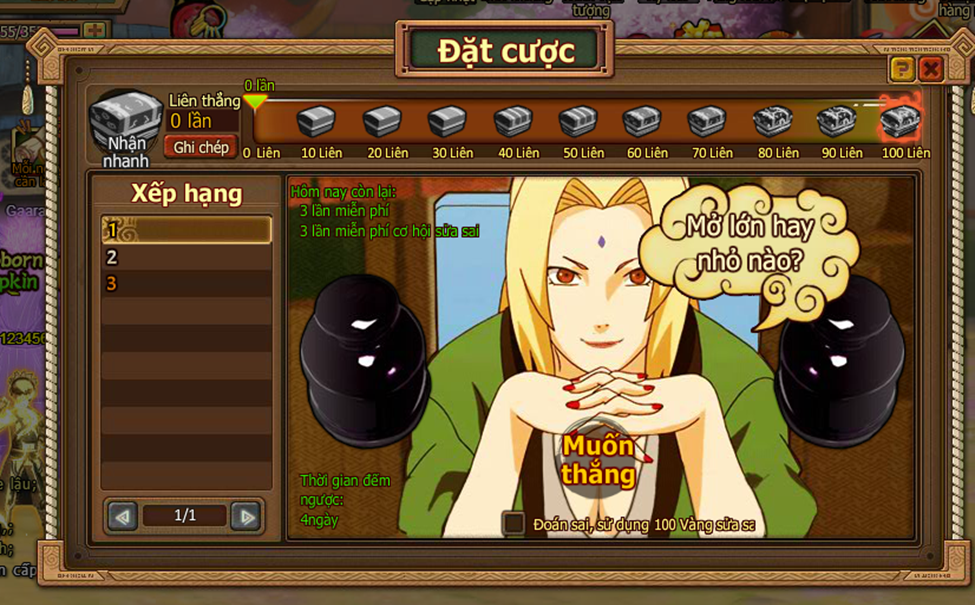Go to the previous ranking page

[x=123, y=516]
